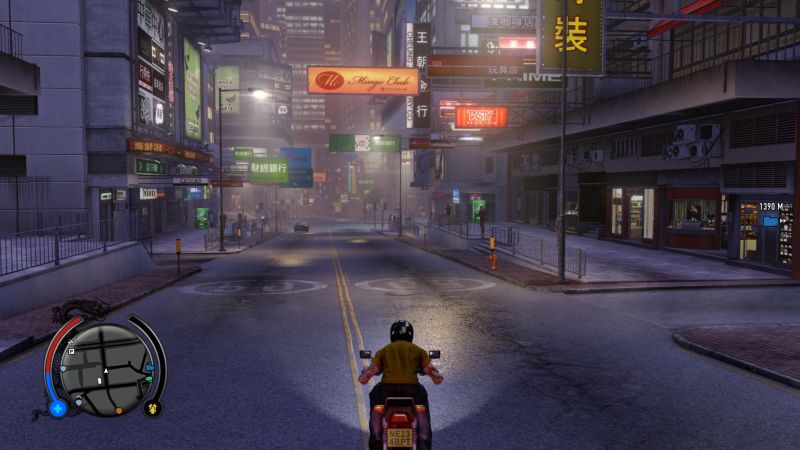Click the green marker on the minimap
800x450 pixels.
coord(149,379)
